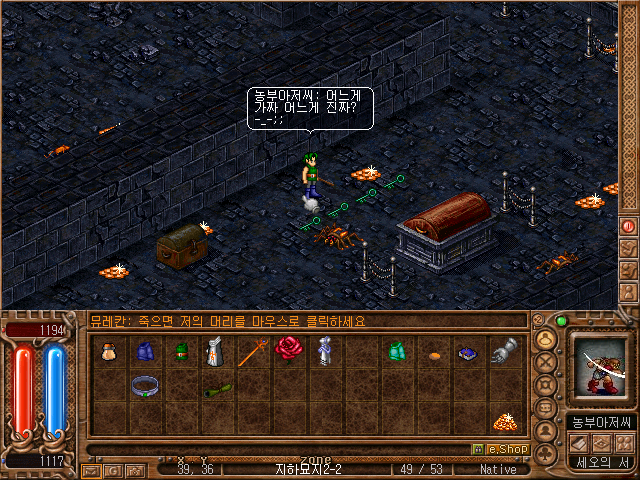Click the red circular button on right edge
This screenshot has width=640, height=480.
[629, 226]
